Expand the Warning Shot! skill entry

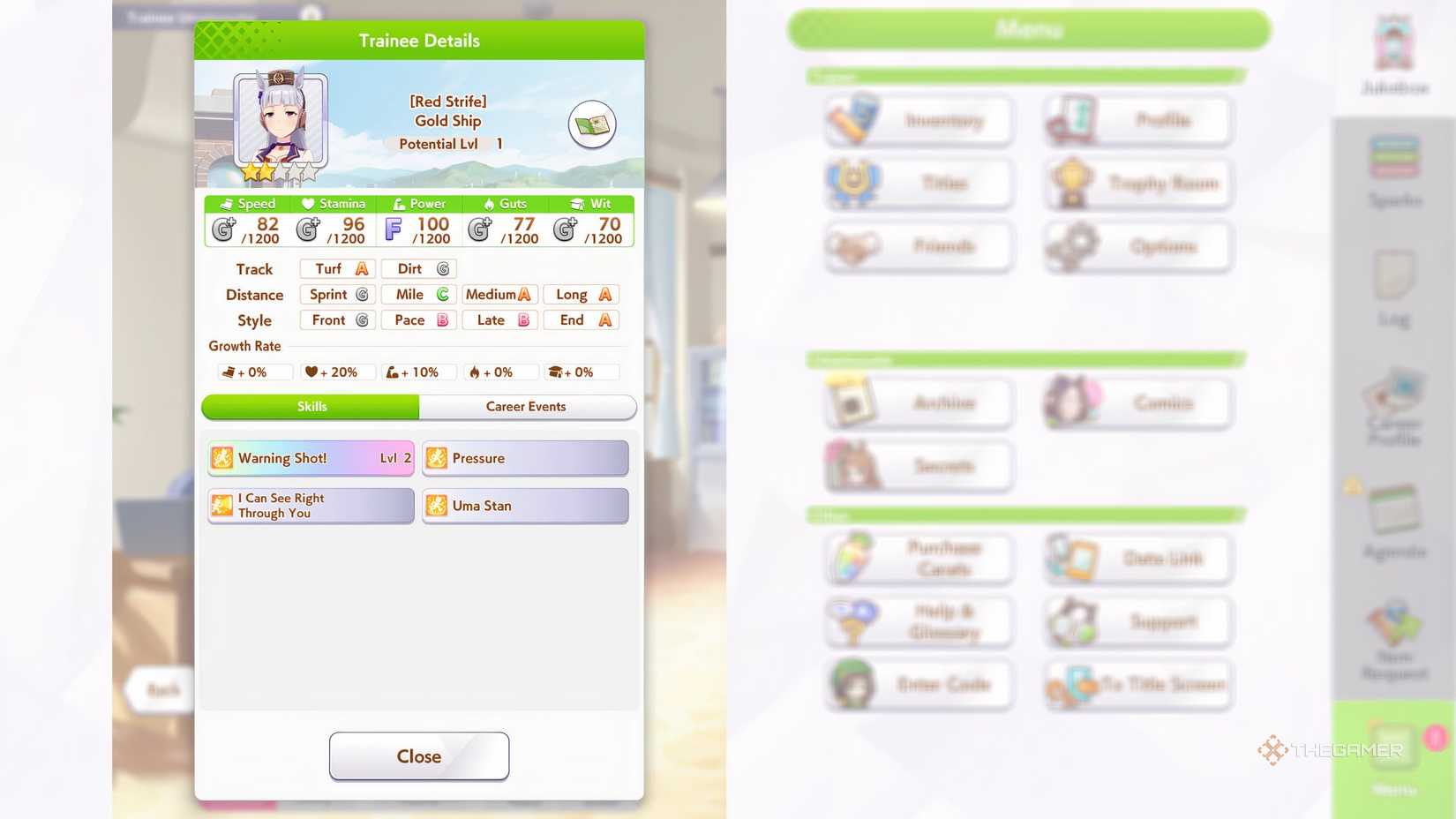coord(310,458)
